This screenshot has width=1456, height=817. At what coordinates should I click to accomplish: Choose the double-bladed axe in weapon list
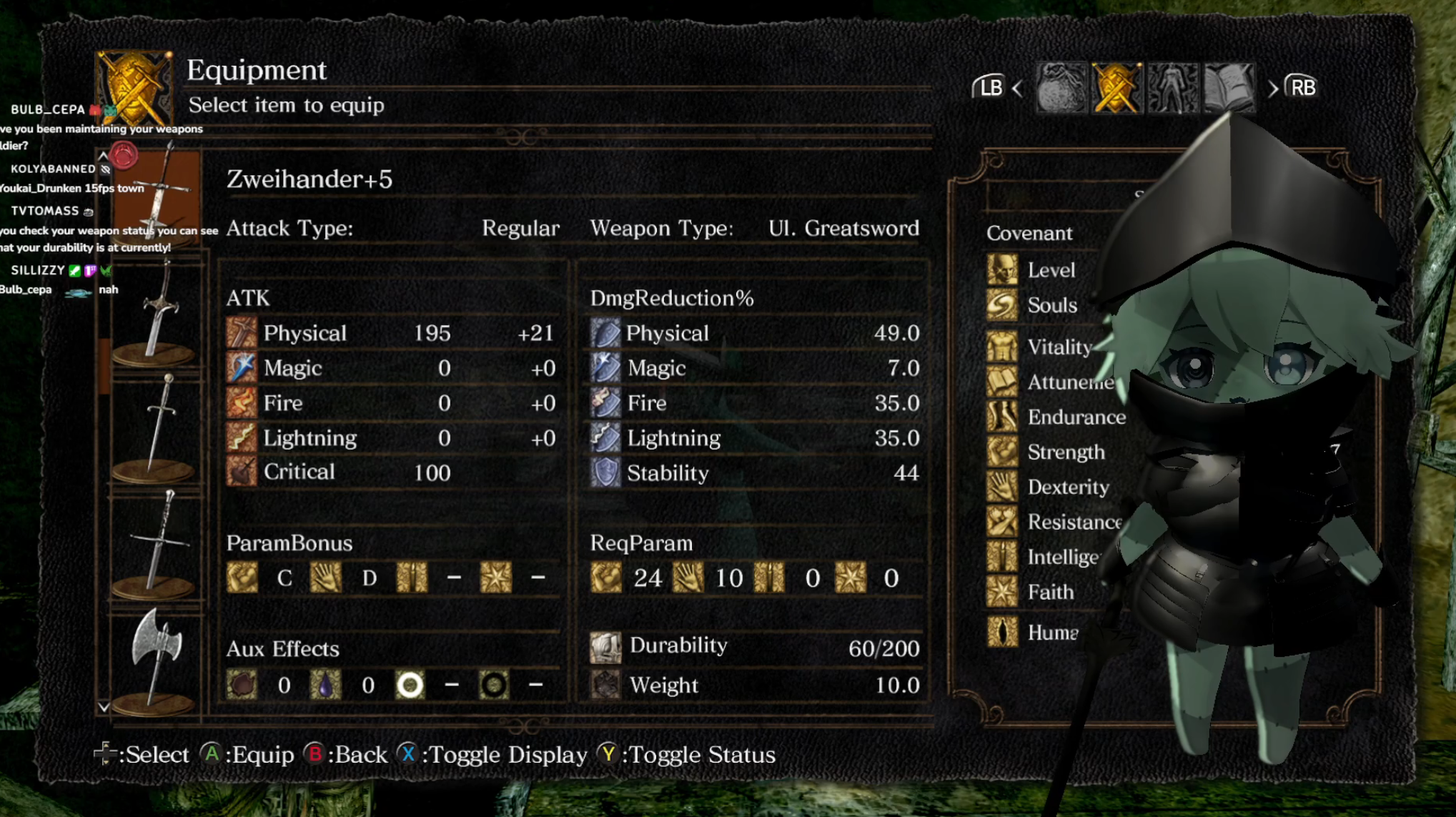(x=156, y=659)
